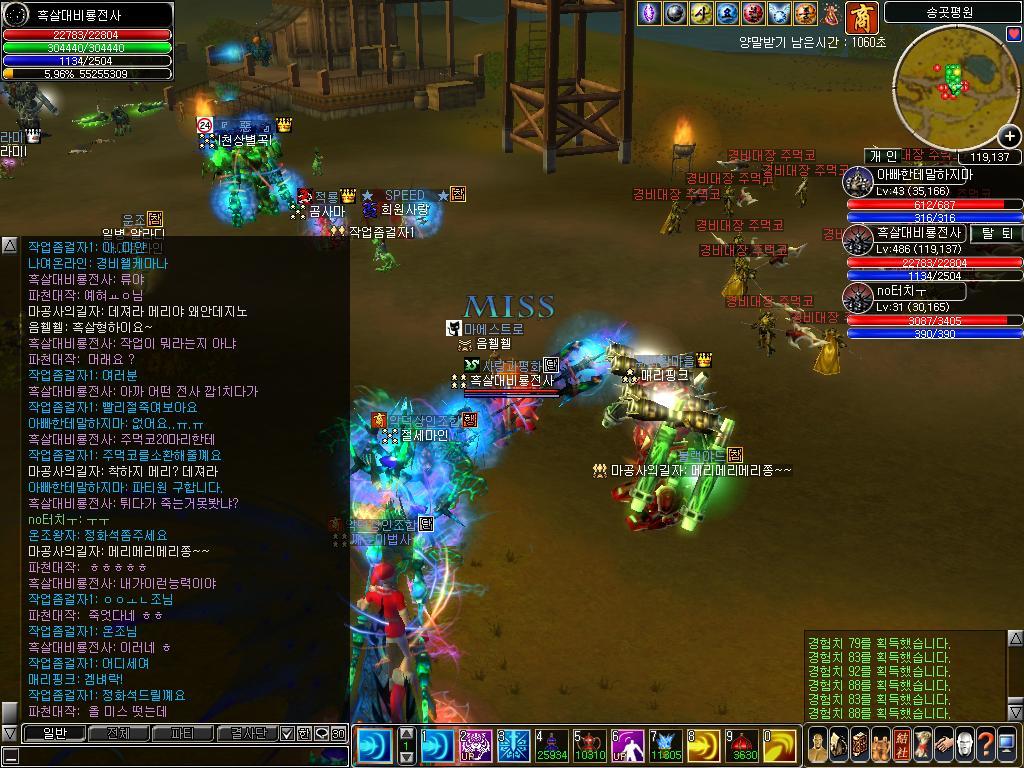Screen dimensions: 1024x768
Task: Zoom in the minimap with plus button
Action: click(1009, 137)
